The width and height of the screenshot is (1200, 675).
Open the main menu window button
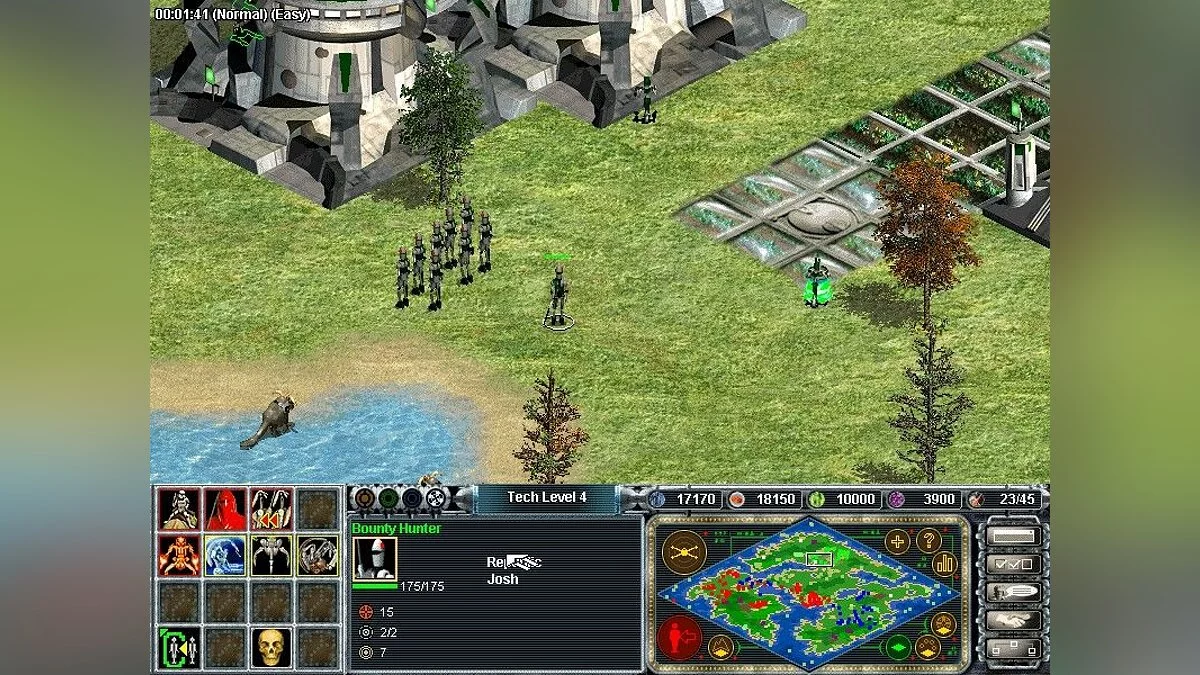click(x=1011, y=535)
